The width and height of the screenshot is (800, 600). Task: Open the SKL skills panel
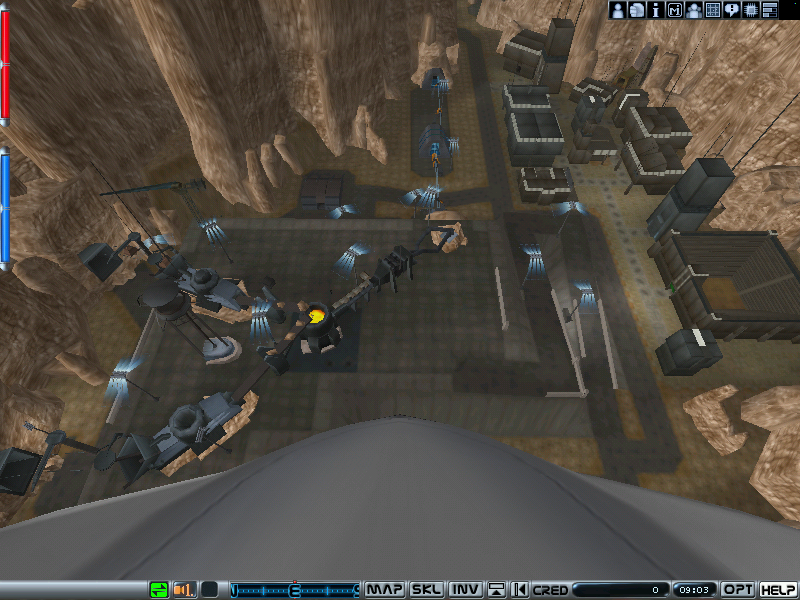click(x=428, y=590)
